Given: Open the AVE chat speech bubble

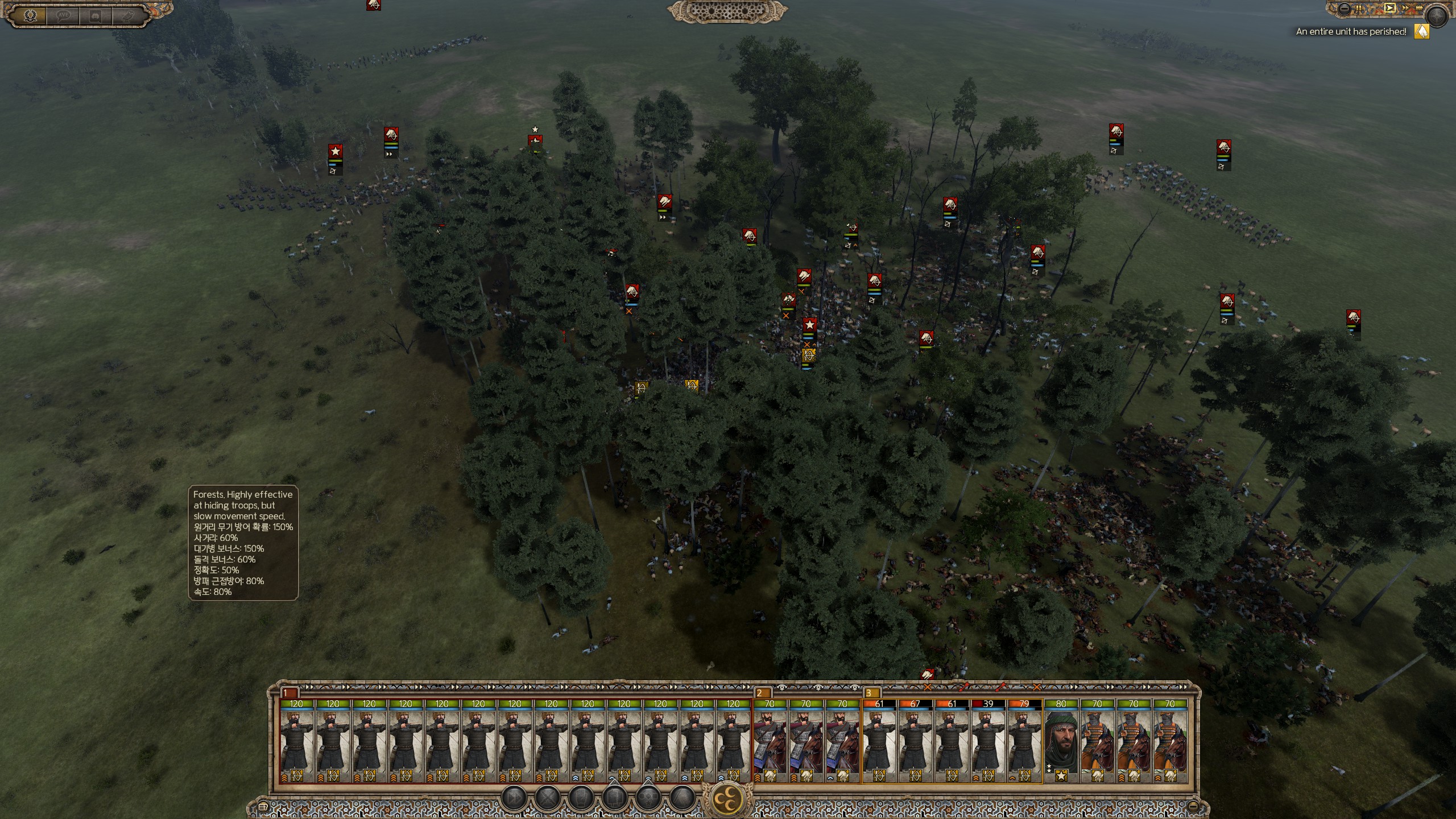Looking at the screenshot, I should (63, 15).
